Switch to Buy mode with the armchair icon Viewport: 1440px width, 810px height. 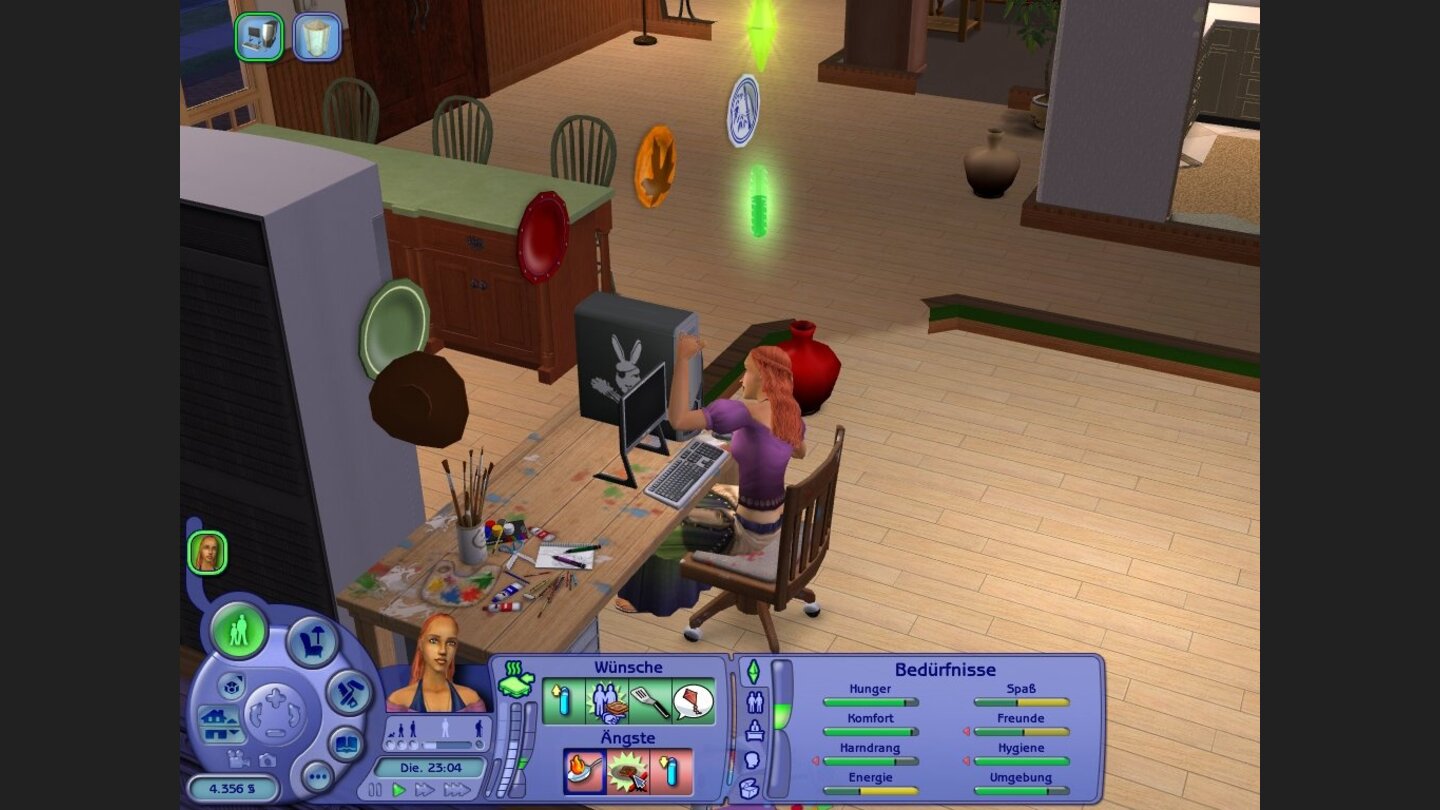[312, 641]
